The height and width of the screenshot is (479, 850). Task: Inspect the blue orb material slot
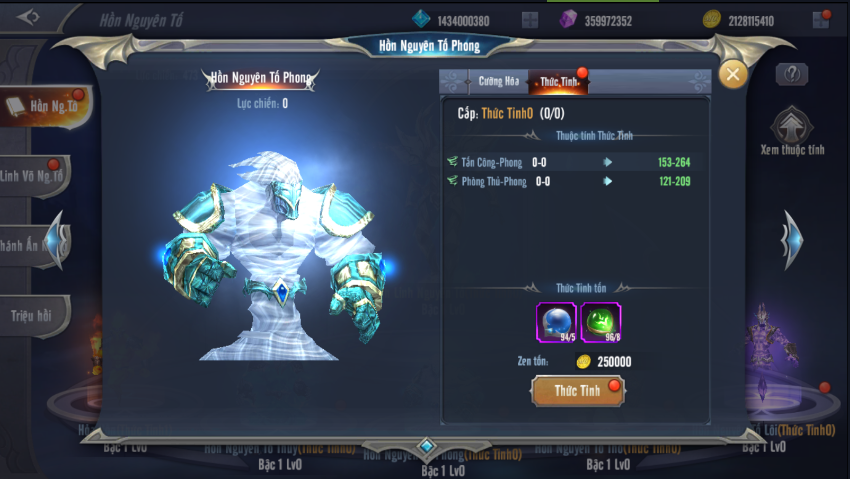tap(556, 323)
